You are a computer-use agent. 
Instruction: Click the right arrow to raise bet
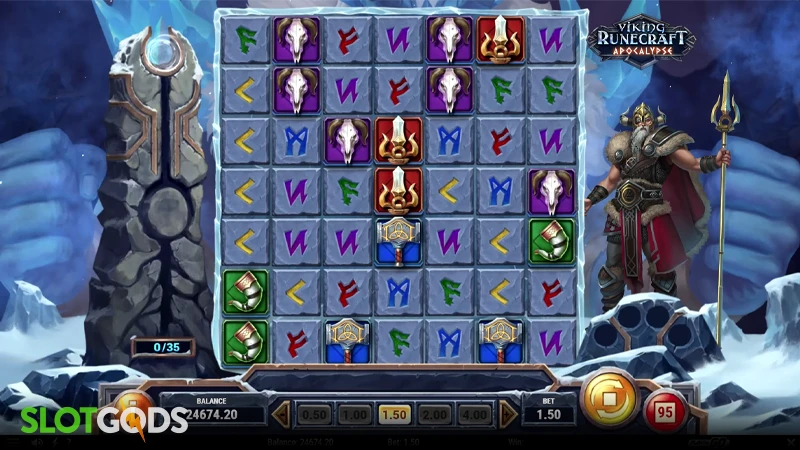click(x=508, y=414)
